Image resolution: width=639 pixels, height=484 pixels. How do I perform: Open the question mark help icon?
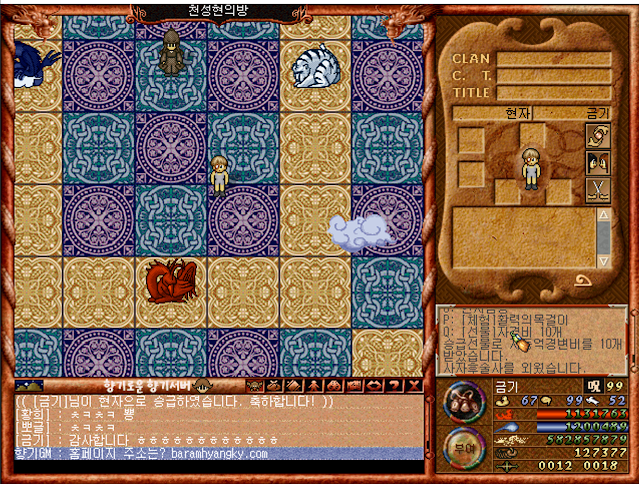[393, 385]
